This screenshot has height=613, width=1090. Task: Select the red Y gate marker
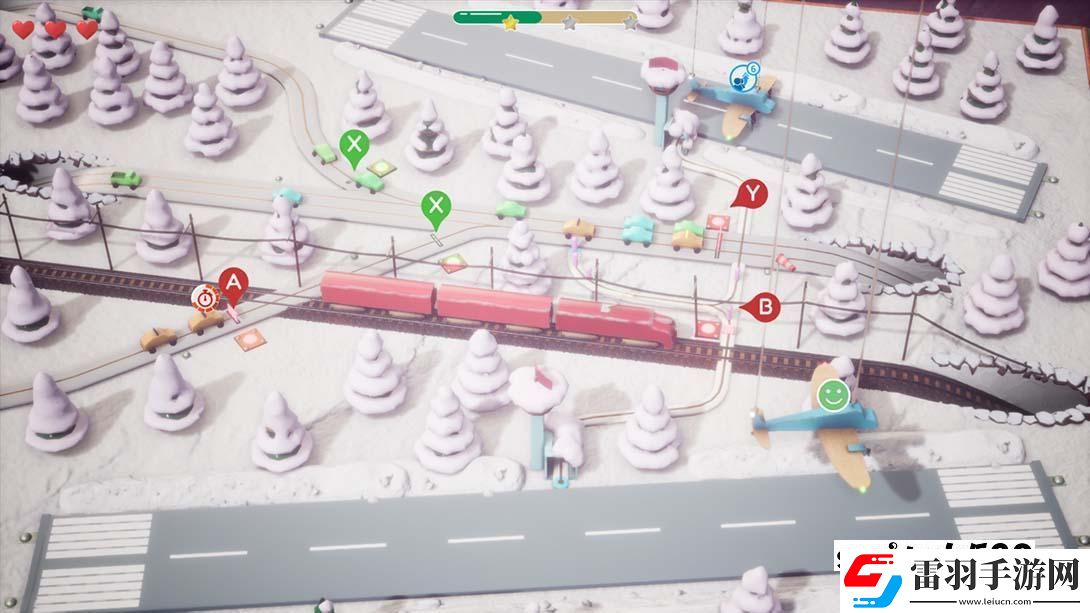tap(752, 193)
